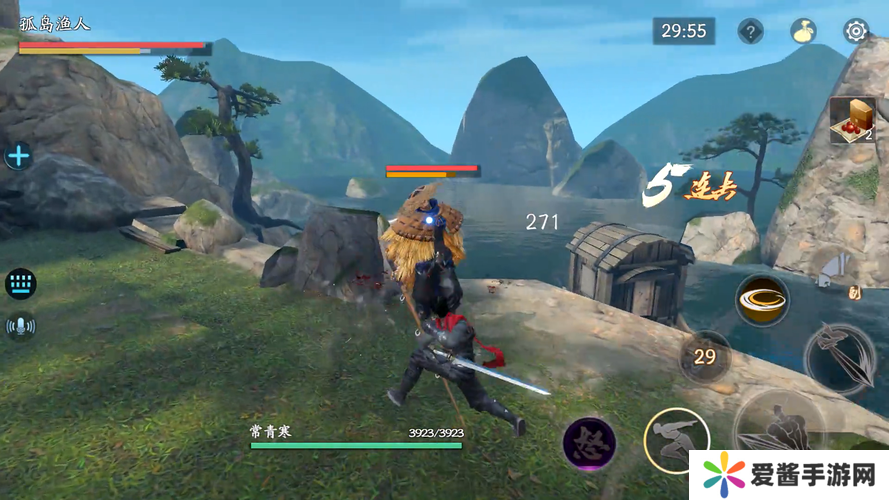Screen dimensions: 889x500
Task: Use the sword thrust skill button
Action: tap(838, 358)
